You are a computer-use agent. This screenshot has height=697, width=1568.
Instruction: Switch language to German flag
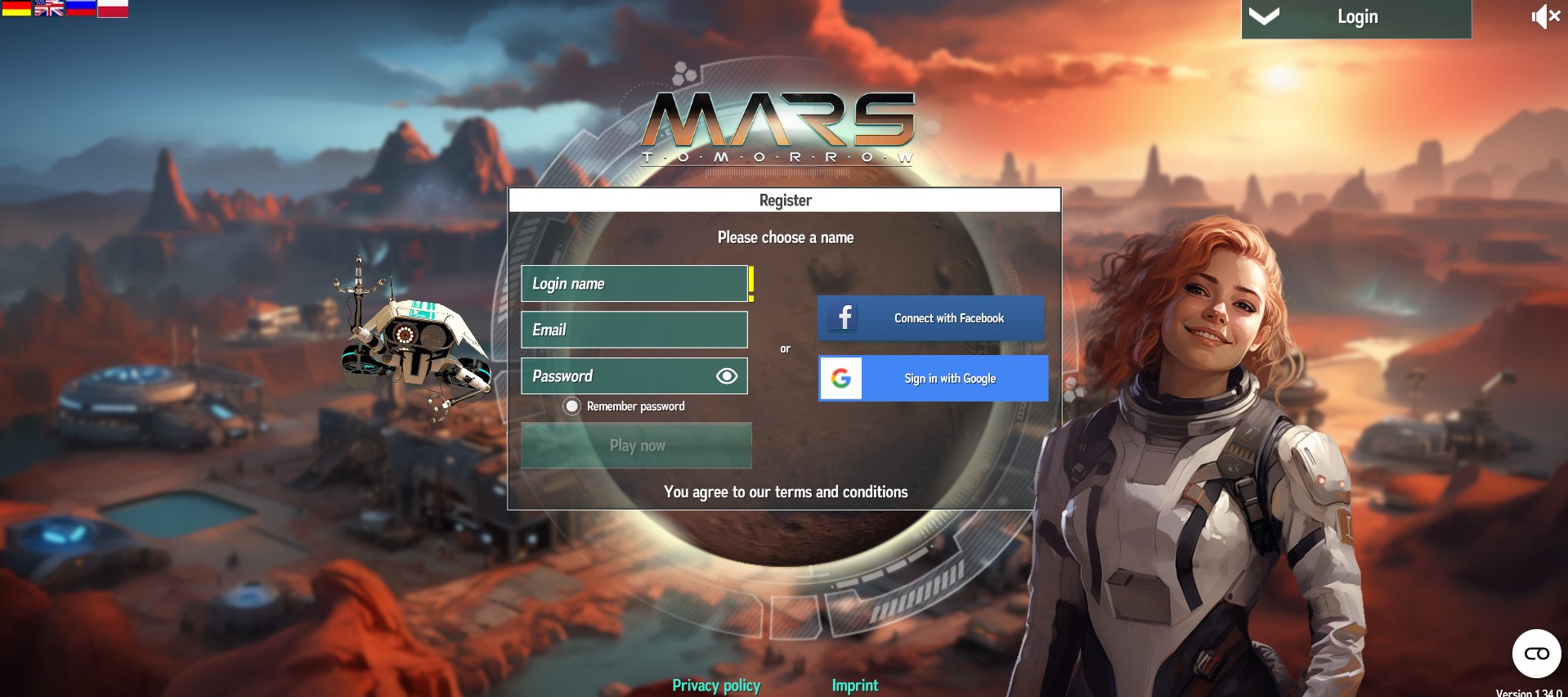point(16,8)
